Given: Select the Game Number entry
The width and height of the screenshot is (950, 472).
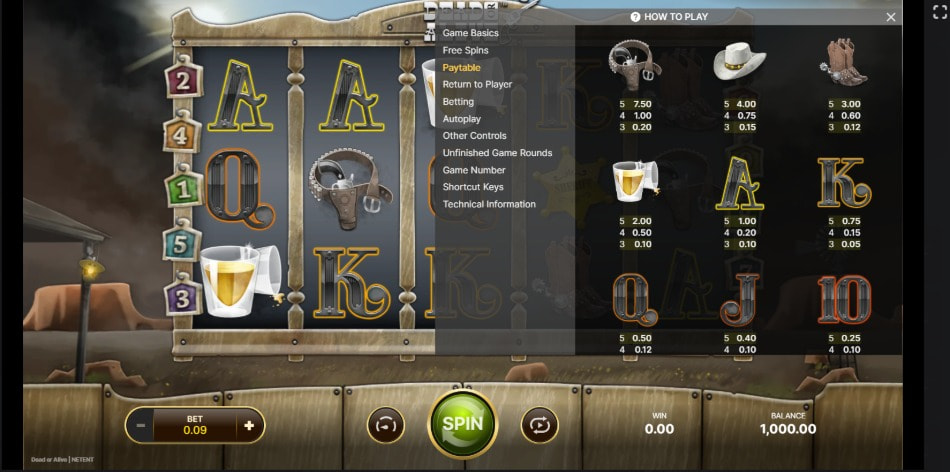Looking at the screenshot, I should tap(473, 170).
